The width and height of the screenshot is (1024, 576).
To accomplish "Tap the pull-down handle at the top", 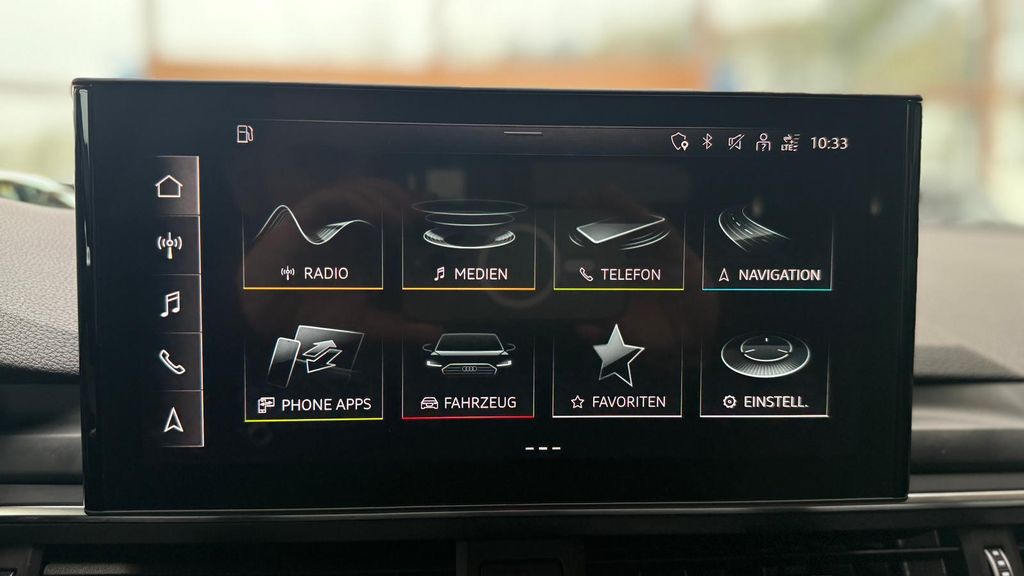I will point(522,133).
